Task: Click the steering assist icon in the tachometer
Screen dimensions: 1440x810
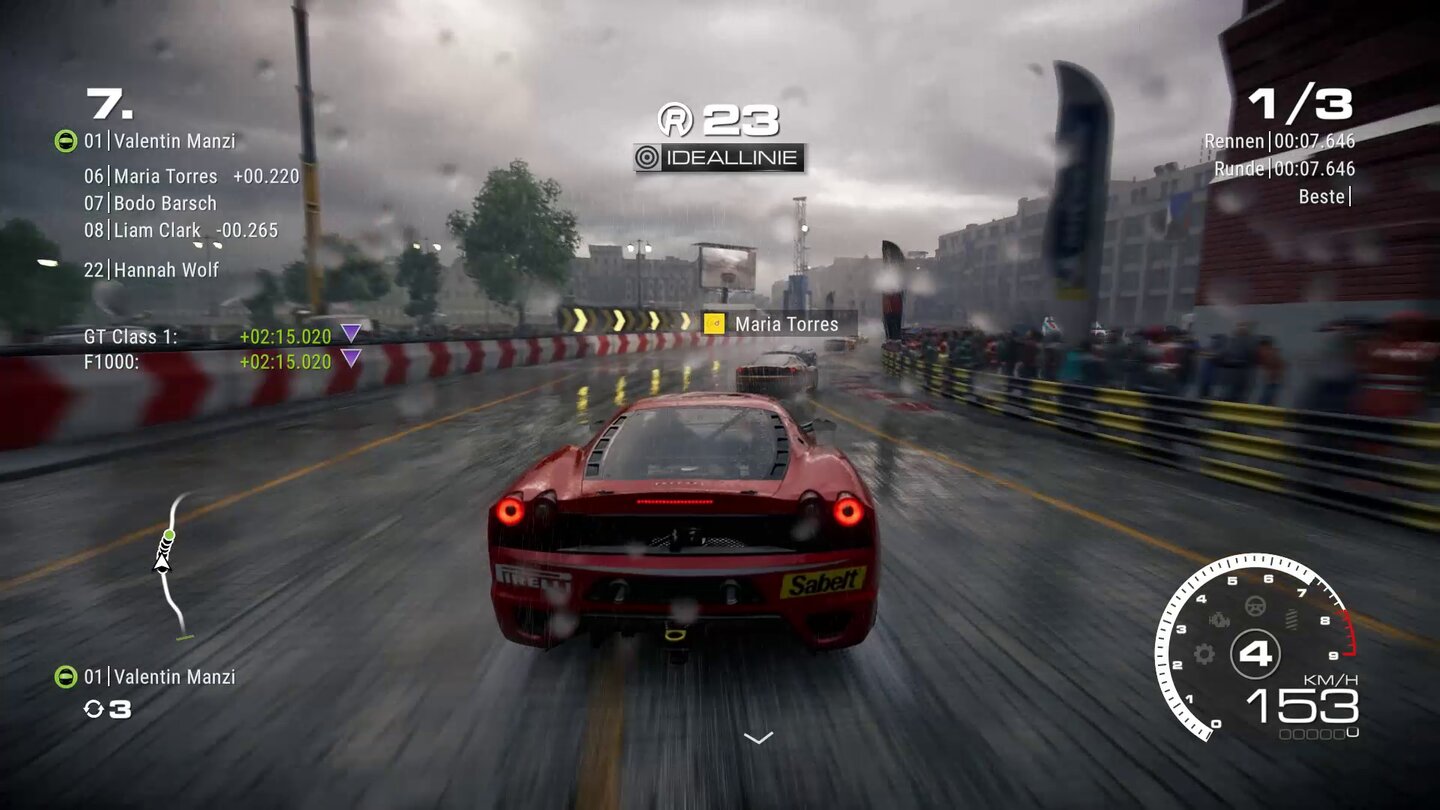Action: tap(1254, 606)
